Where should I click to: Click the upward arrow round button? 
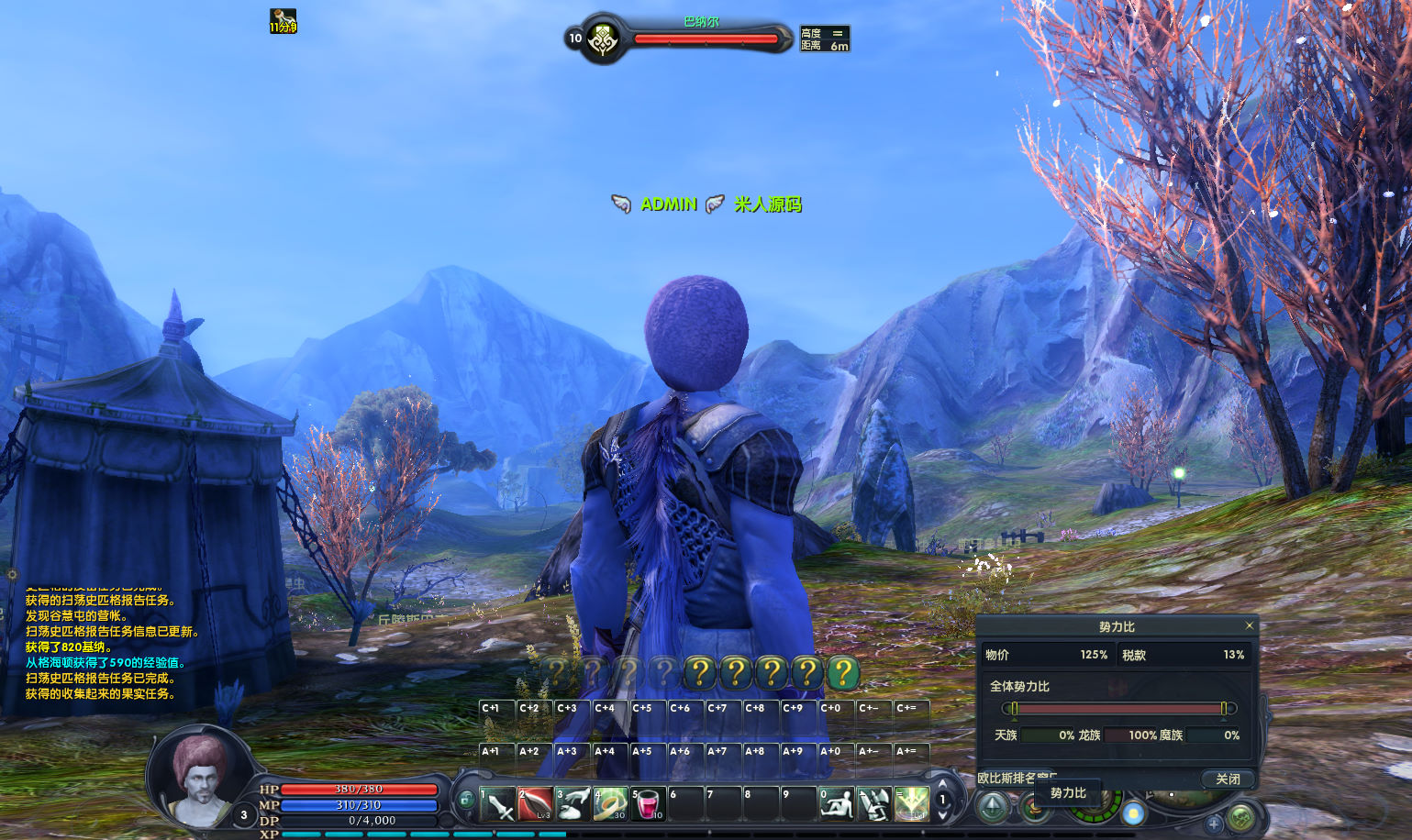coord(994,808)
